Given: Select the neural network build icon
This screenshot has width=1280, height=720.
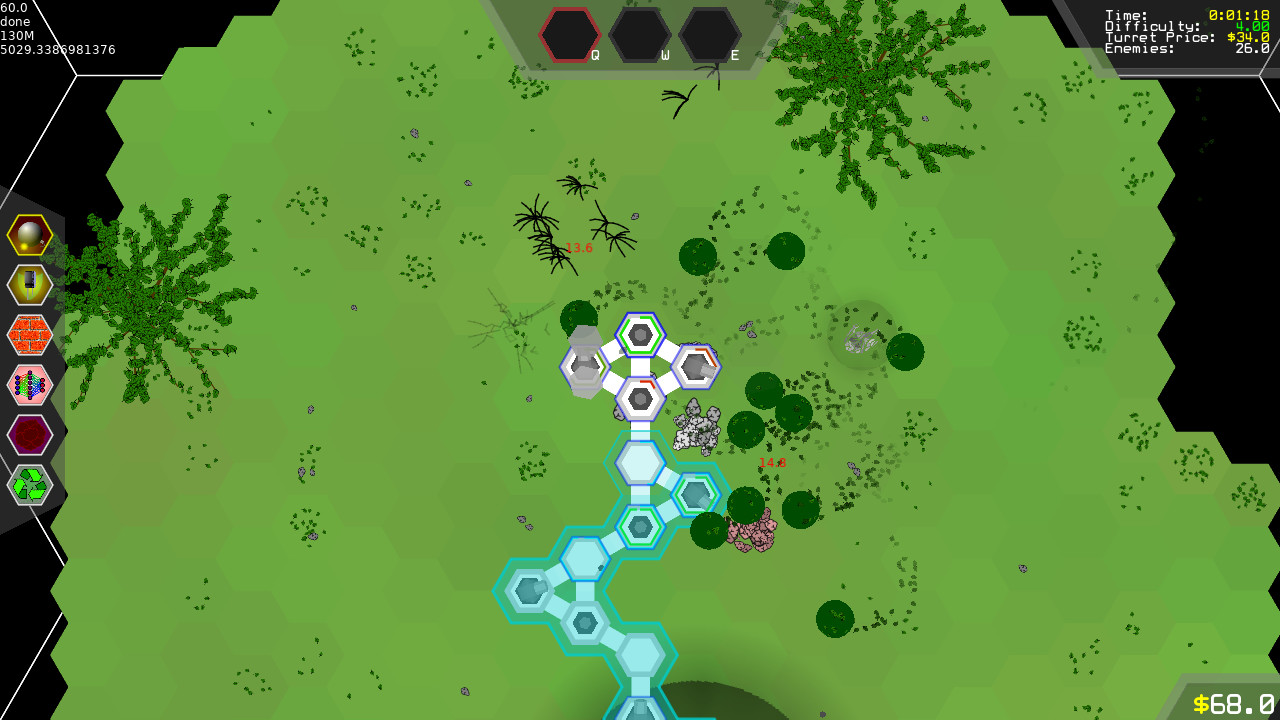Looking at the screenshot, I should [30, 386].
